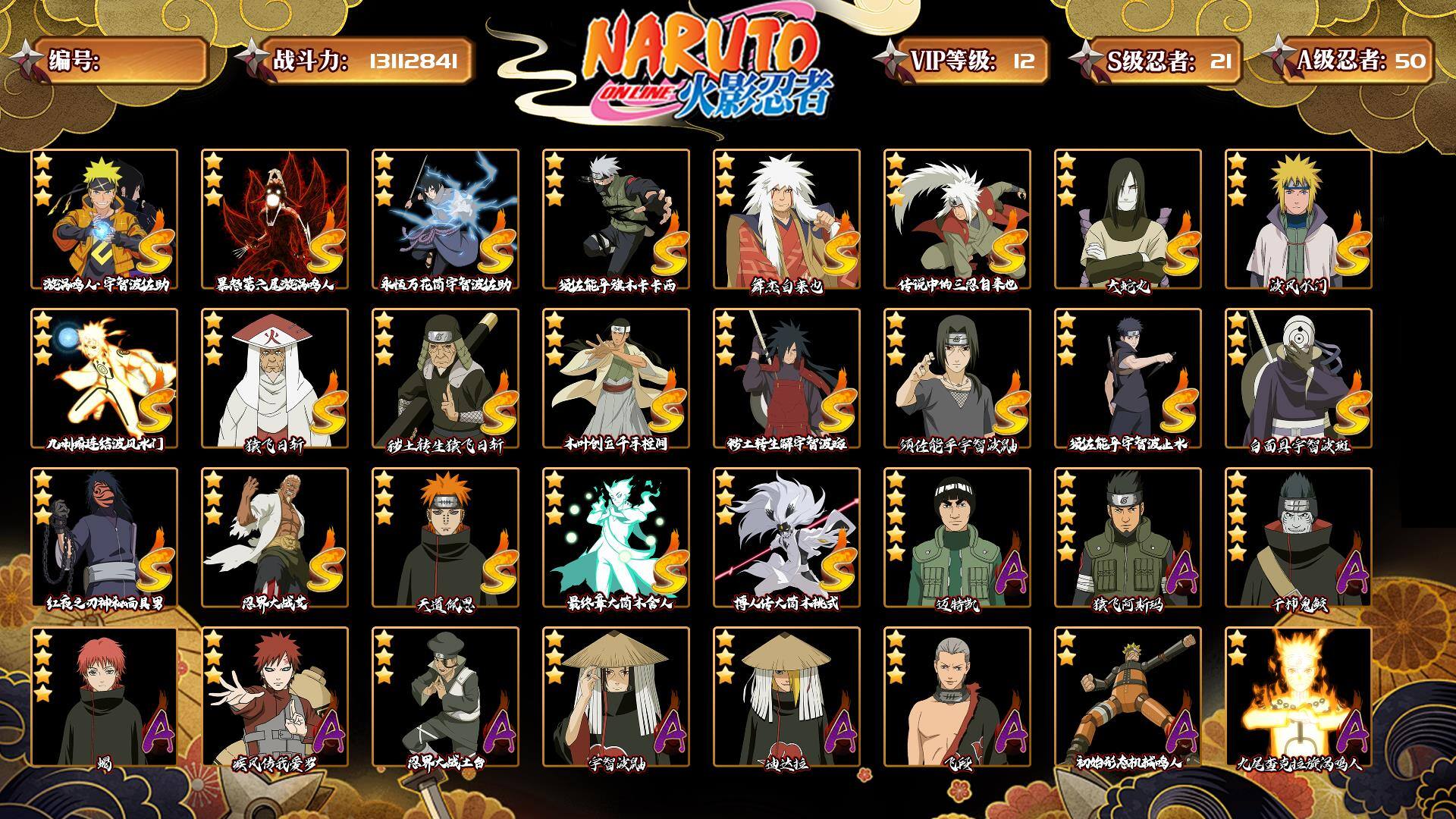Pick the Fourth Raikage card
The height and width of the screenshot is (819, 1456).
275,537
